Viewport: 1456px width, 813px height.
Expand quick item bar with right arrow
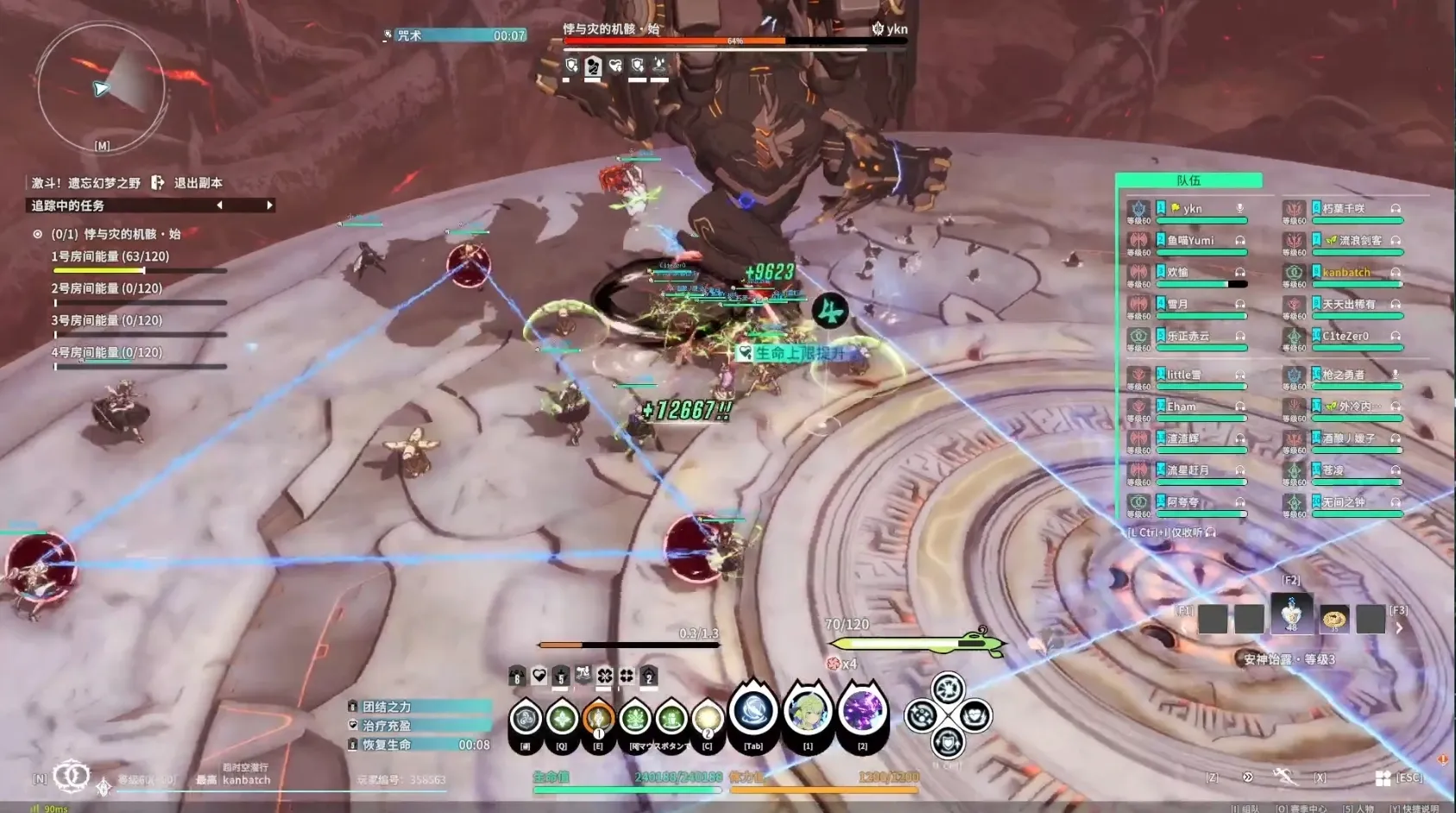coord(1399,628)
